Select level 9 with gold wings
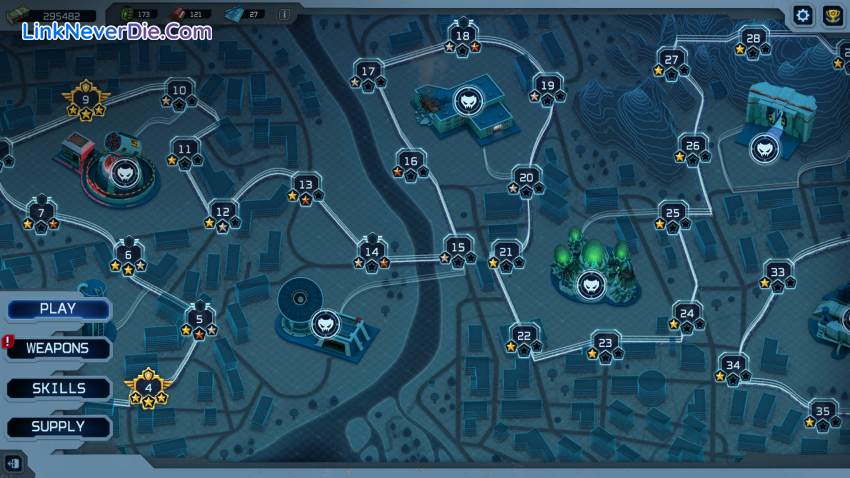 click(x=85, y=100)
